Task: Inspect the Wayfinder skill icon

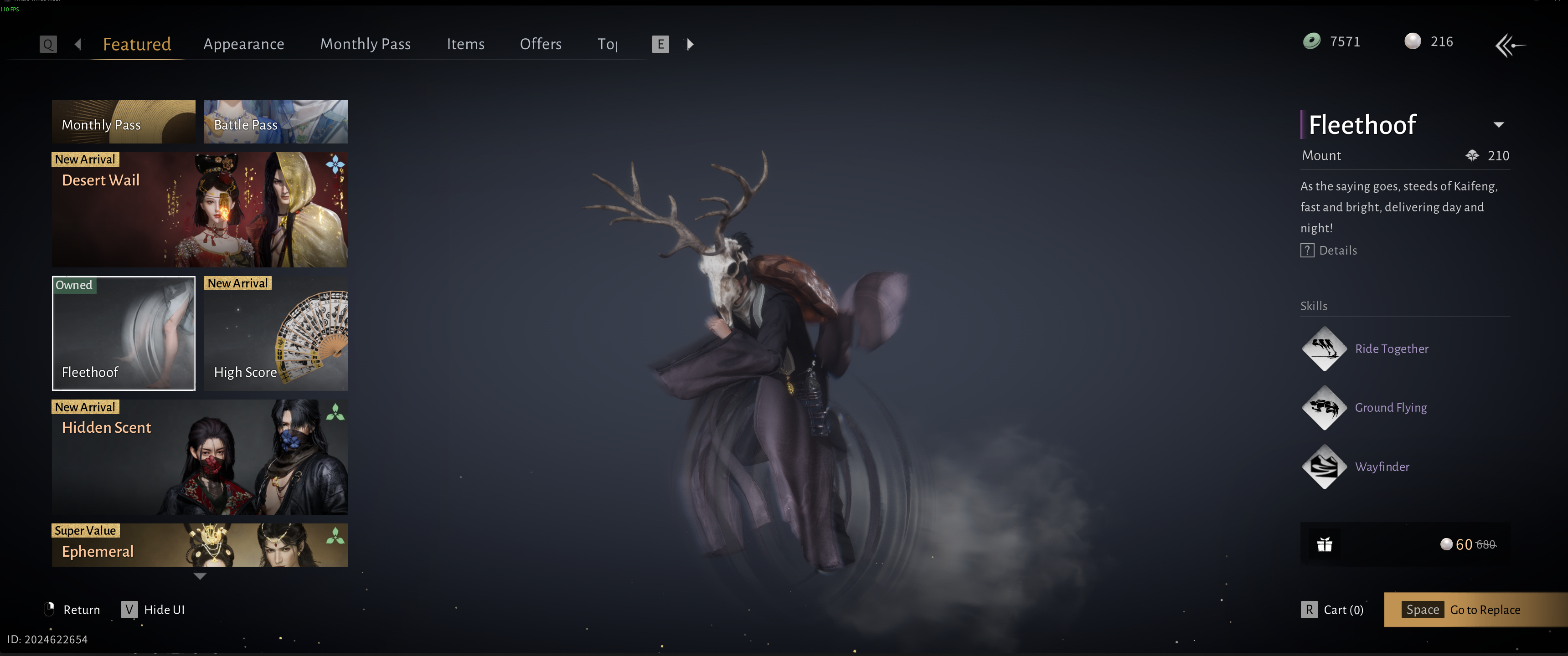Action: point(1324,467)
